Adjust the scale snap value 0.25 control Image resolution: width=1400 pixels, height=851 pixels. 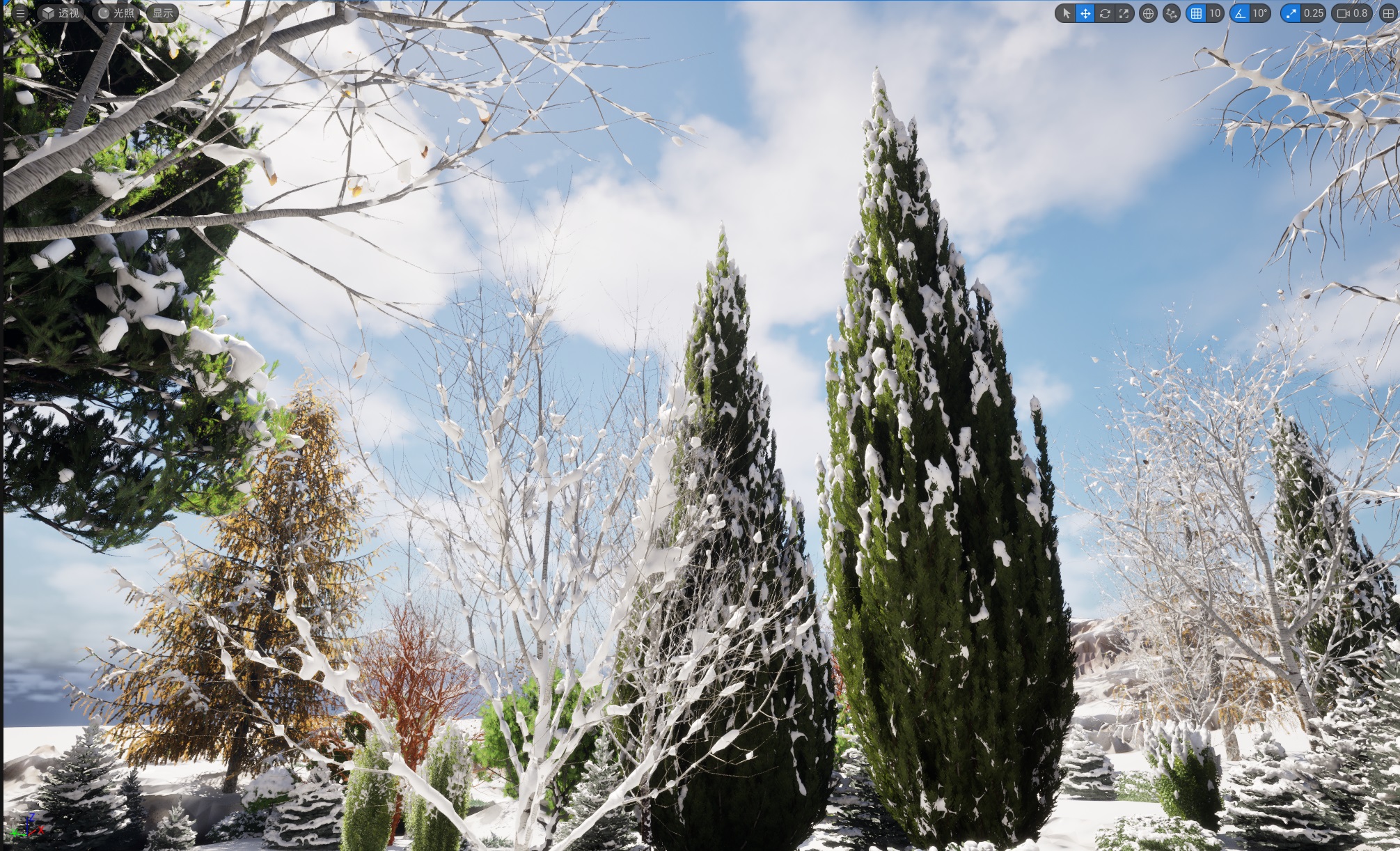[x=1312, y=13]
